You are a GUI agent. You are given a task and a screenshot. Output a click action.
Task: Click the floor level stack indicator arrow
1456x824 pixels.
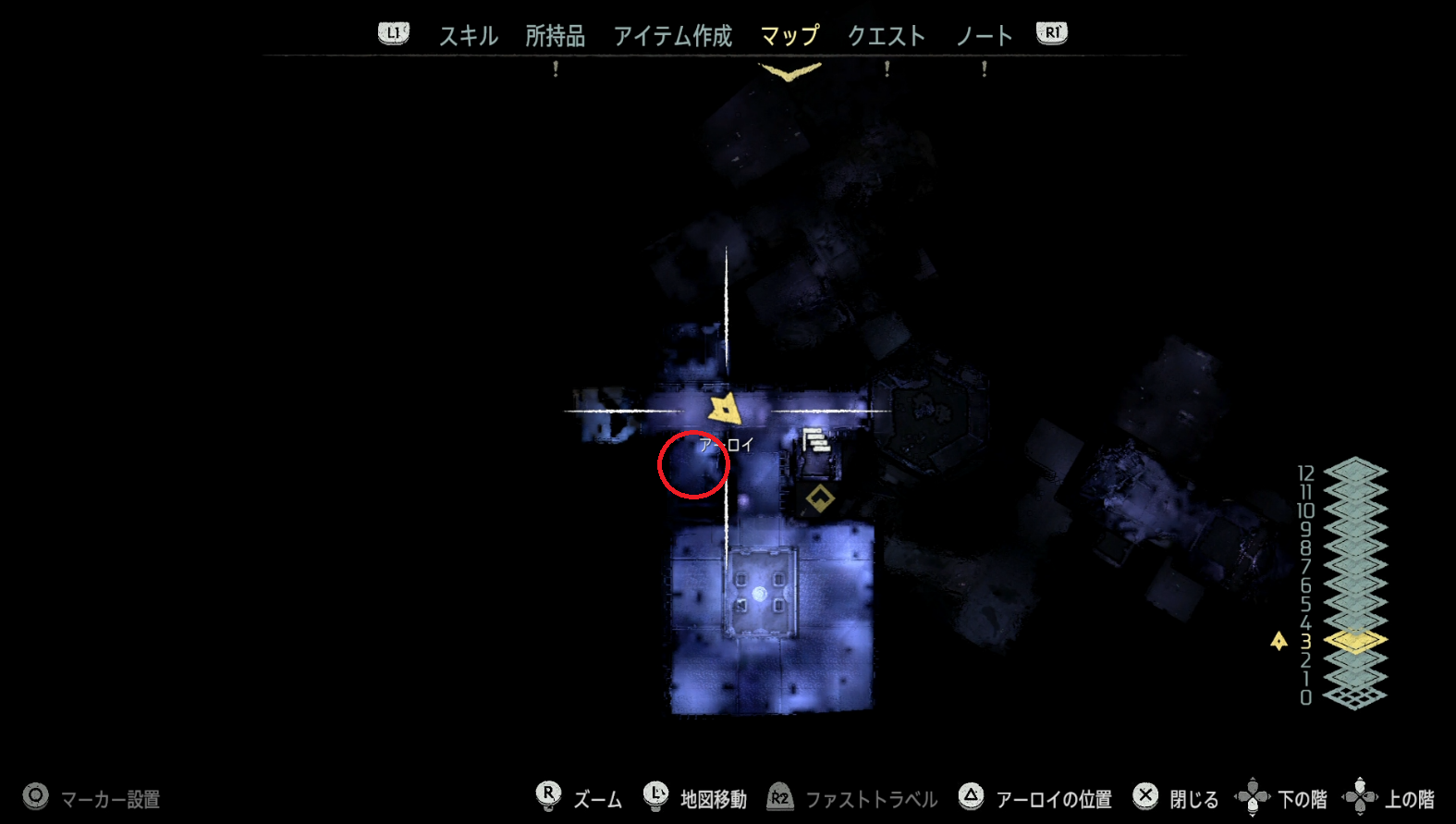tap(1279, 639)
